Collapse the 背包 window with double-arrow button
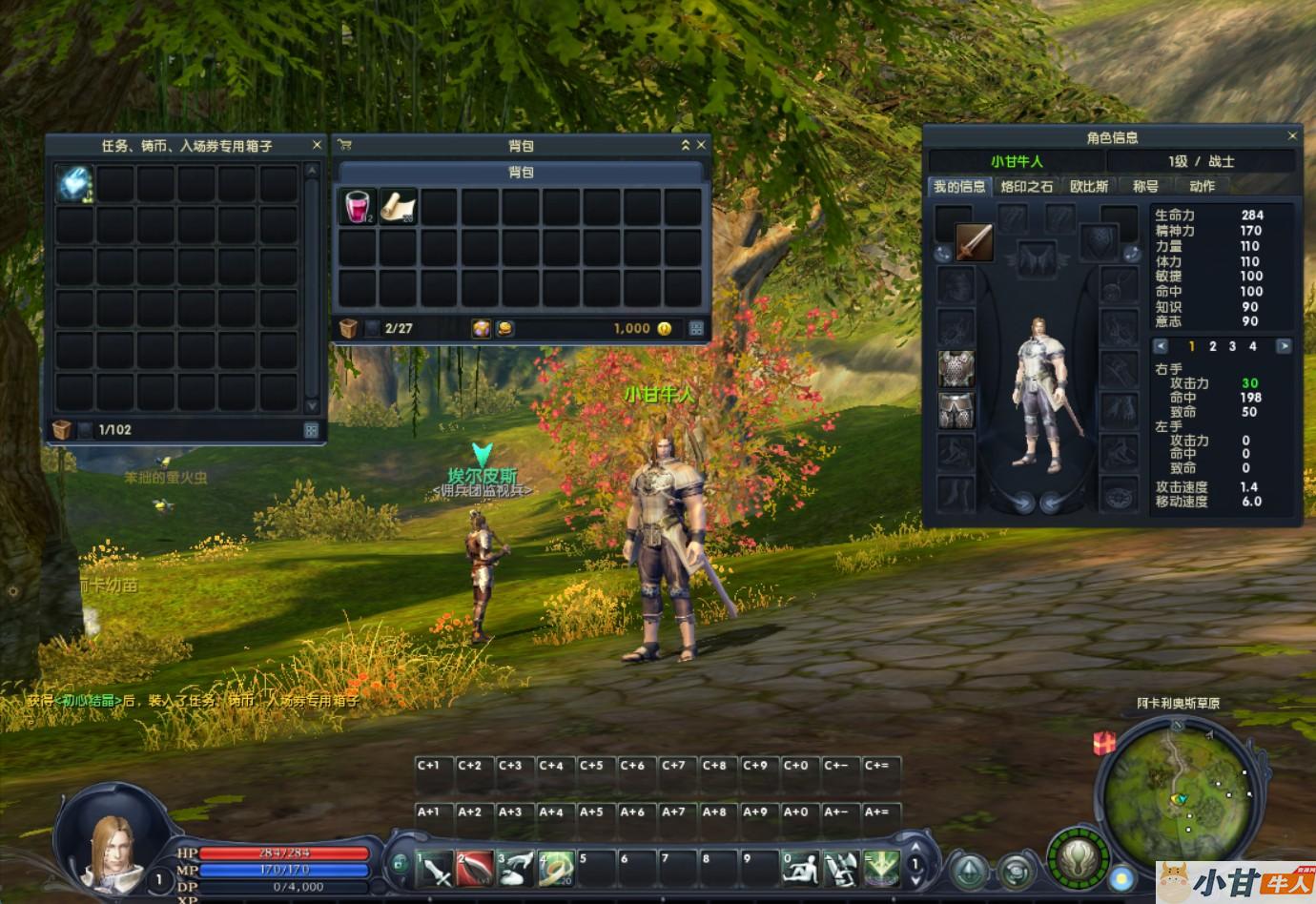 pyautogui.click(x=685, y=145)
